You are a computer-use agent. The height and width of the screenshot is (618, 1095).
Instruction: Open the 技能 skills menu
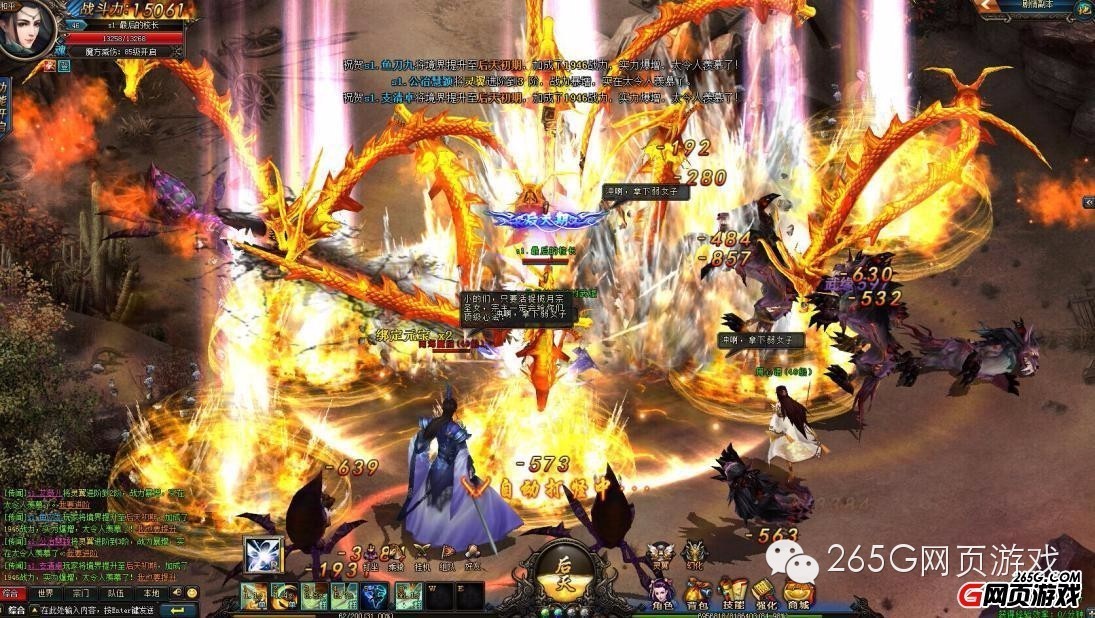[x=733, y=593]
